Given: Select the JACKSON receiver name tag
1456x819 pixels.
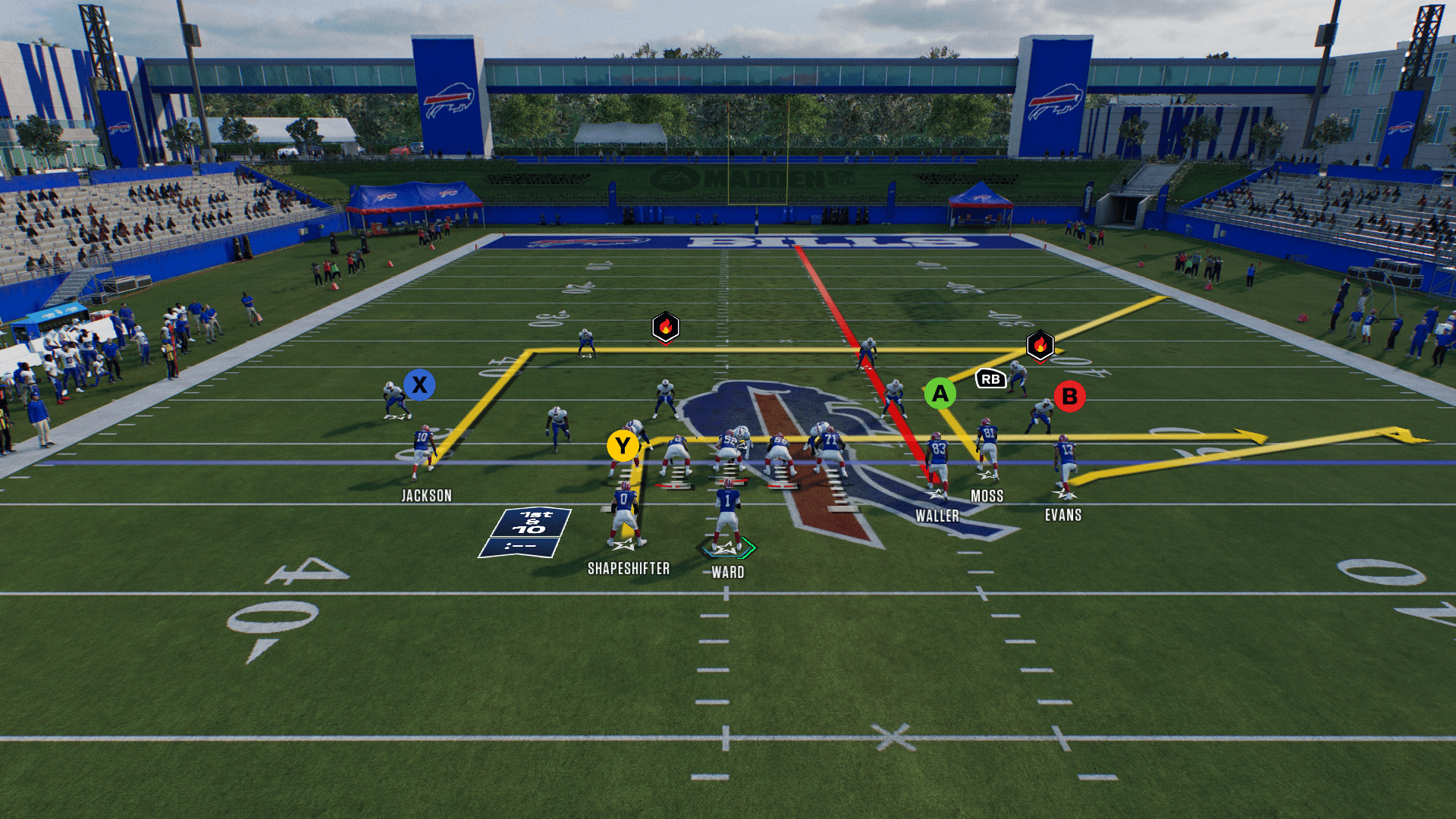Looking at the screenshot, I should tap(426, 496).
